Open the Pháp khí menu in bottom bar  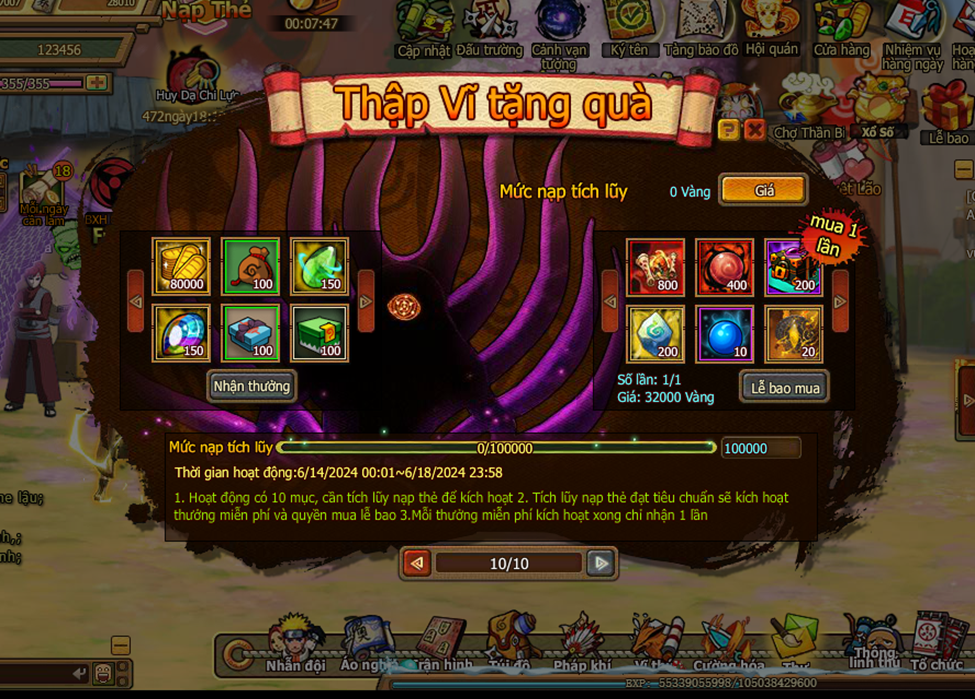click(x=582, y=643)
